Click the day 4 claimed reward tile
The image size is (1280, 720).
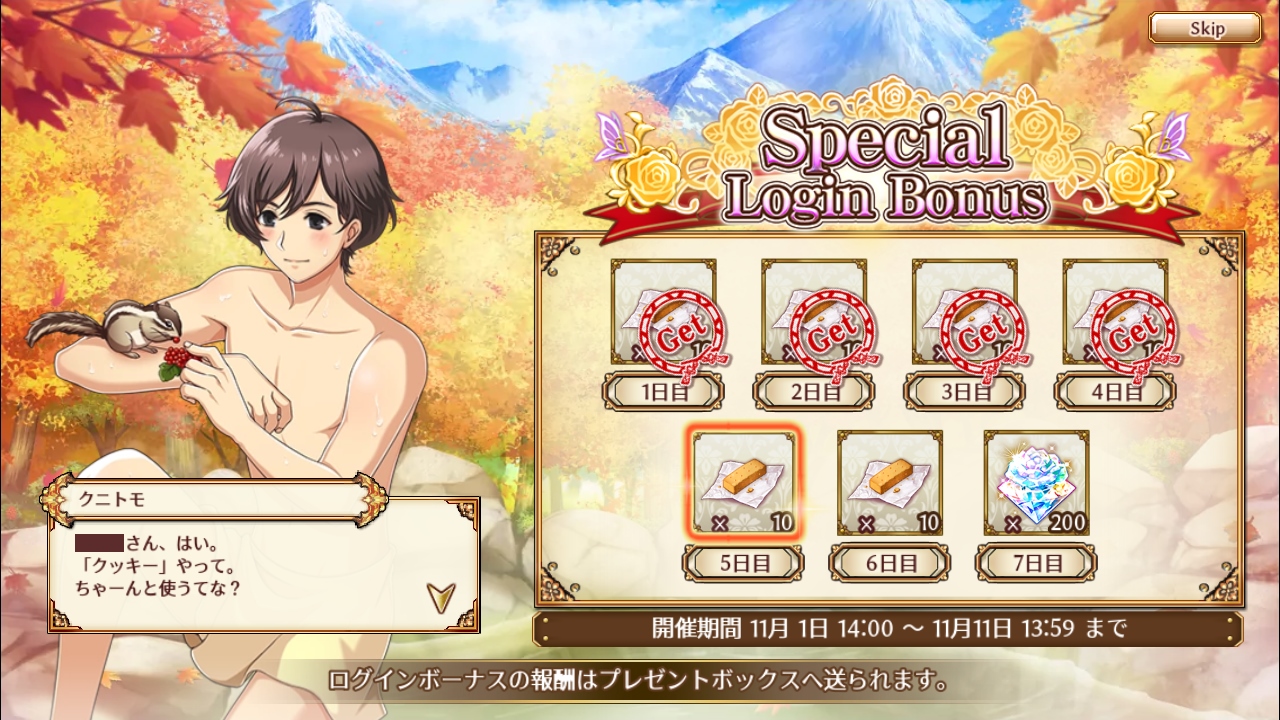(1115, 312)
